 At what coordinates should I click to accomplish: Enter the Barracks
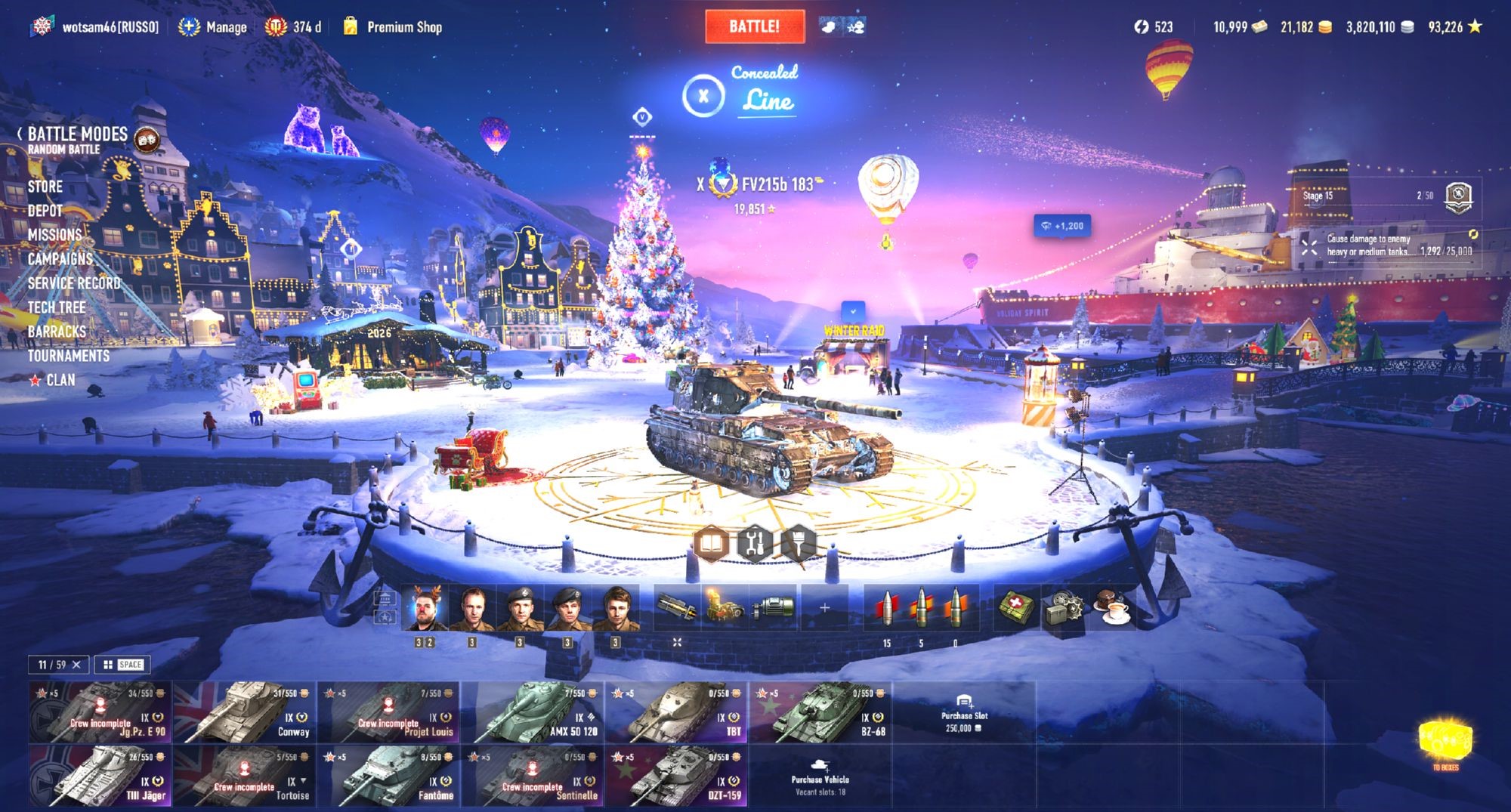coord(57,332)
